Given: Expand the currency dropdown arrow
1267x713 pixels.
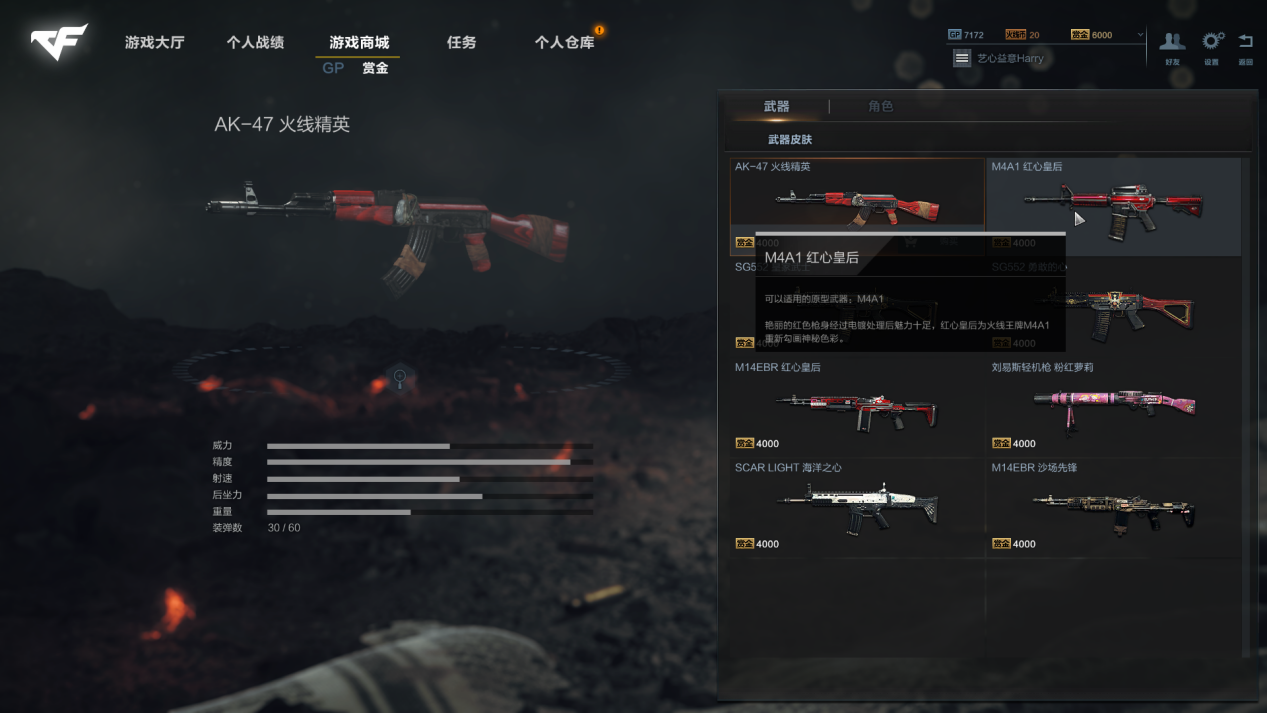Looking at the screenshot, I should coord(1140,35).
